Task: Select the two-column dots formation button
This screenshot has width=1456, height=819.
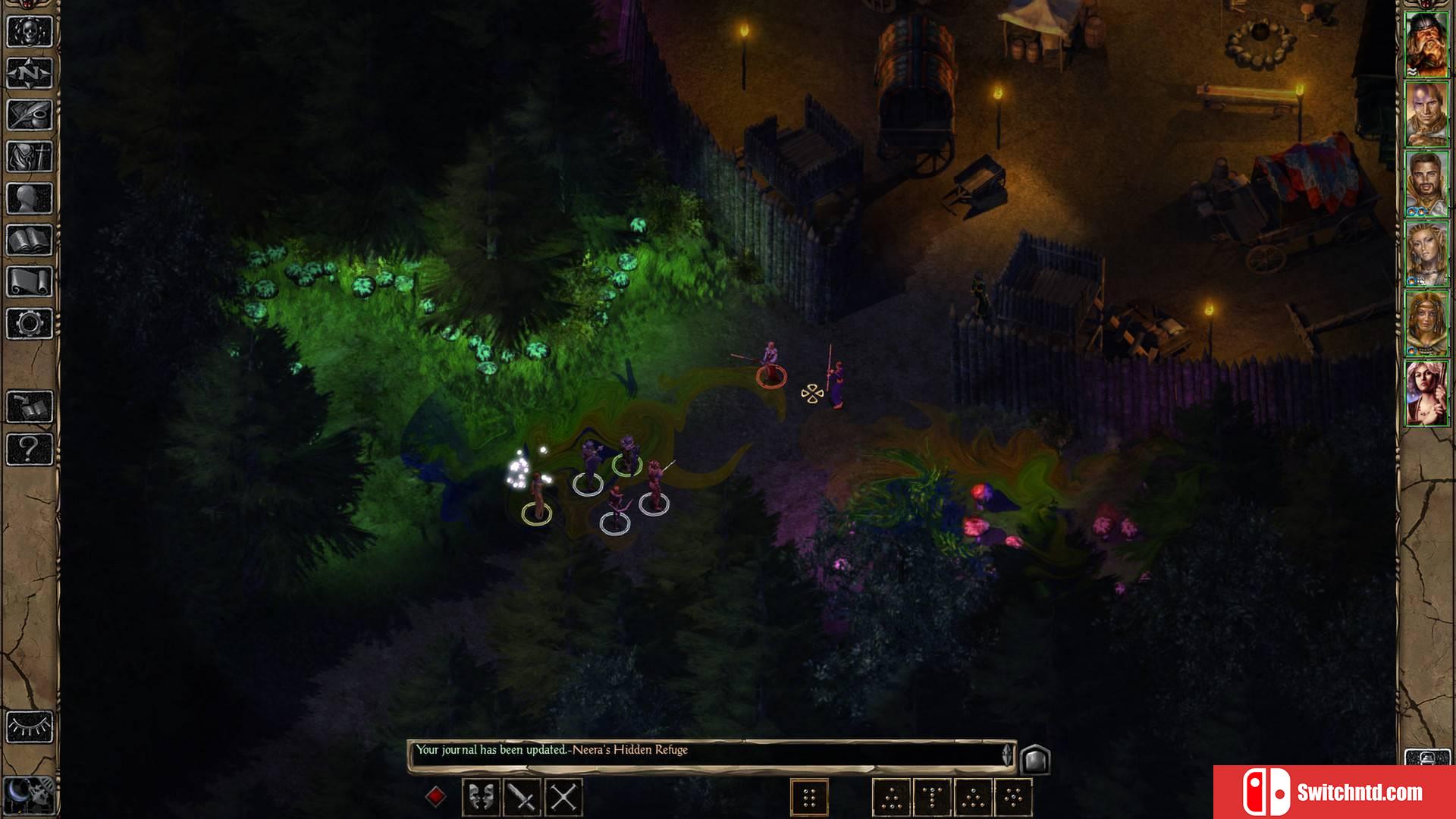Action: [808, 797]
